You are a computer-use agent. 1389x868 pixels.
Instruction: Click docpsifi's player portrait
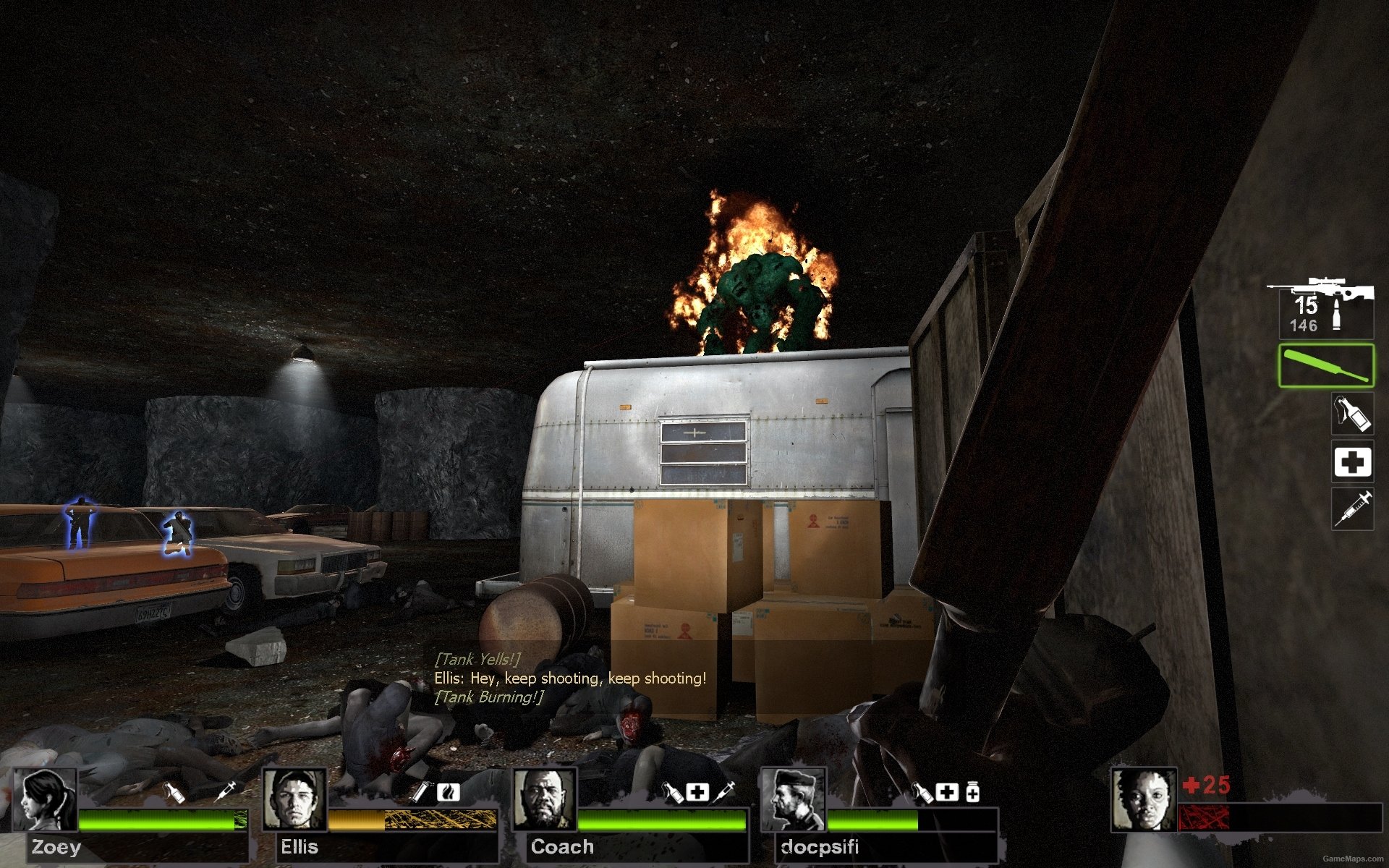(793, 800)
